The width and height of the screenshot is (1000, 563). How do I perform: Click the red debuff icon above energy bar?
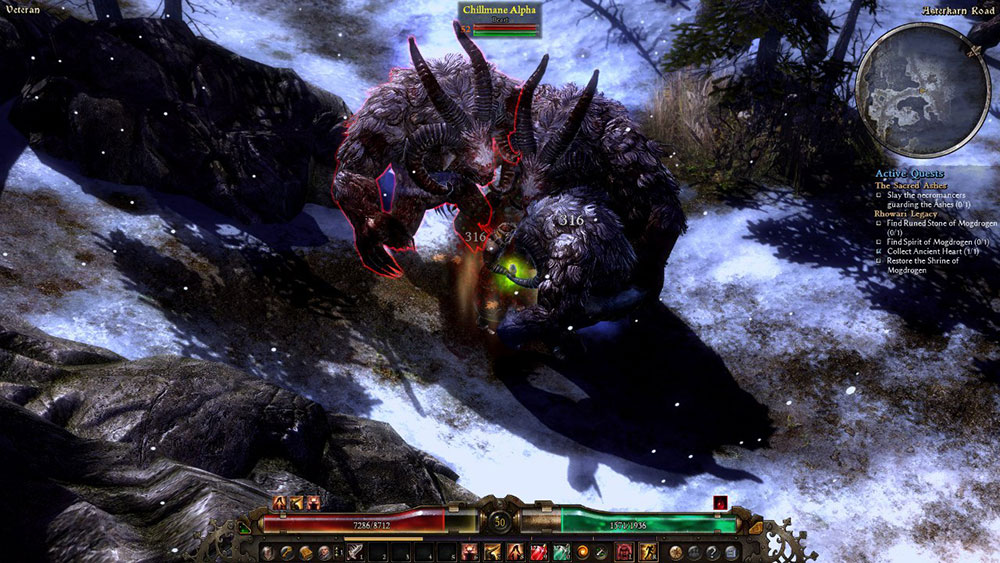718,502
